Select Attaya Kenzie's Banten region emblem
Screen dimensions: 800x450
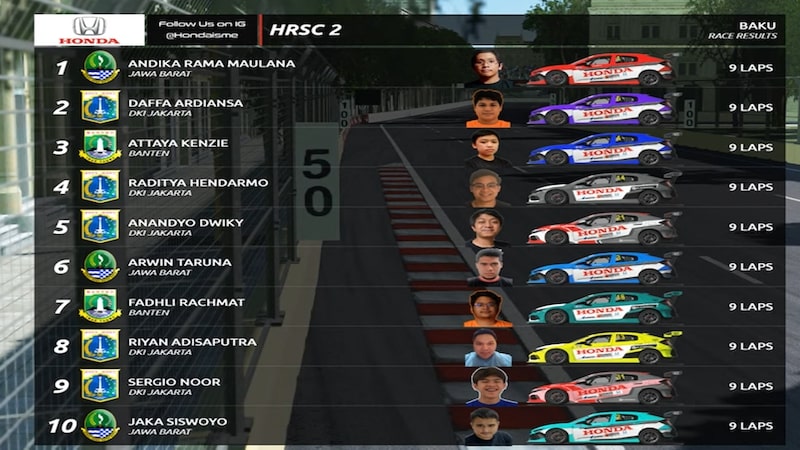[100, 148]
